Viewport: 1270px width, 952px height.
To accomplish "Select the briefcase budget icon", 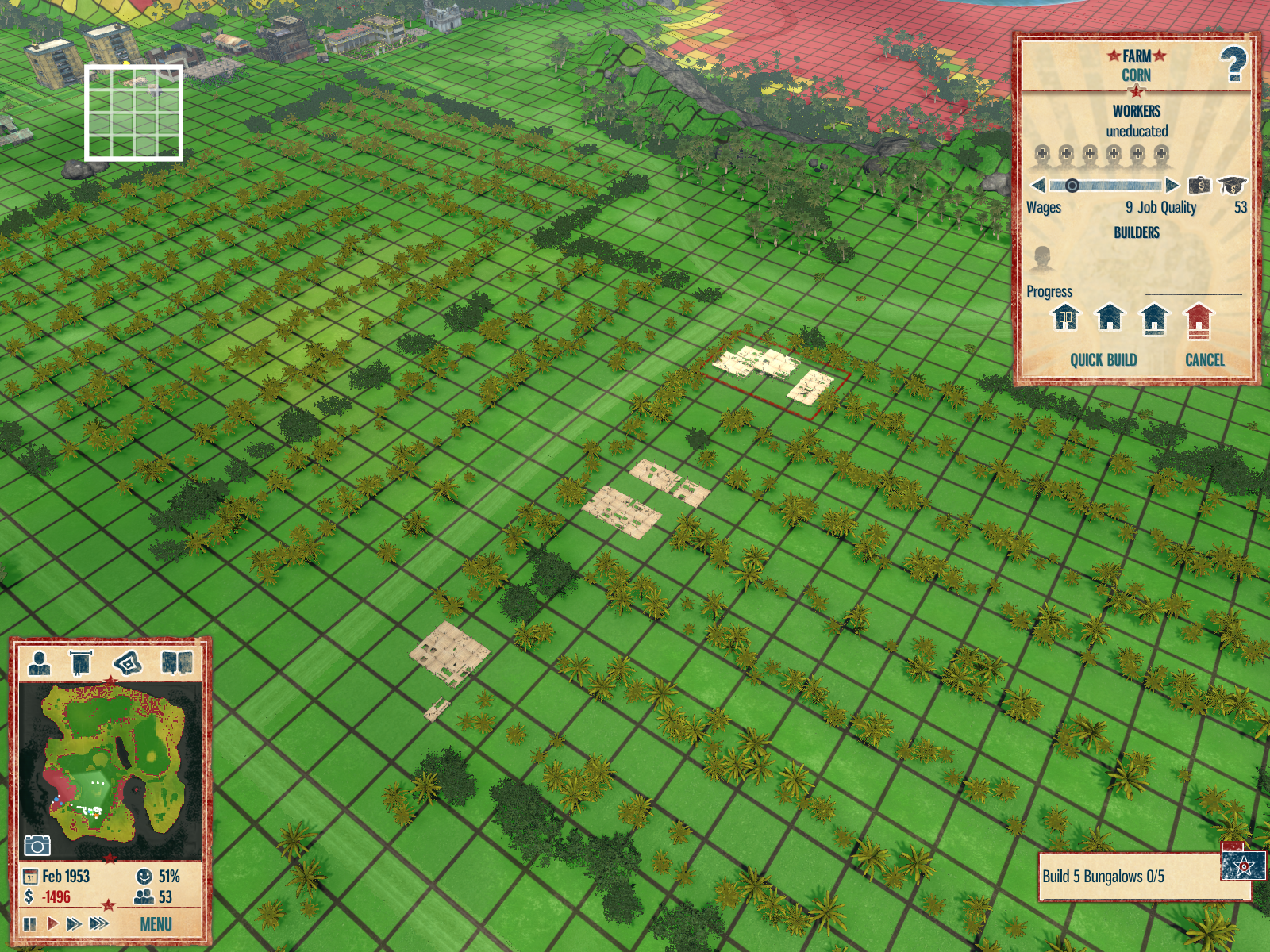I will [x=1199, y=186].
